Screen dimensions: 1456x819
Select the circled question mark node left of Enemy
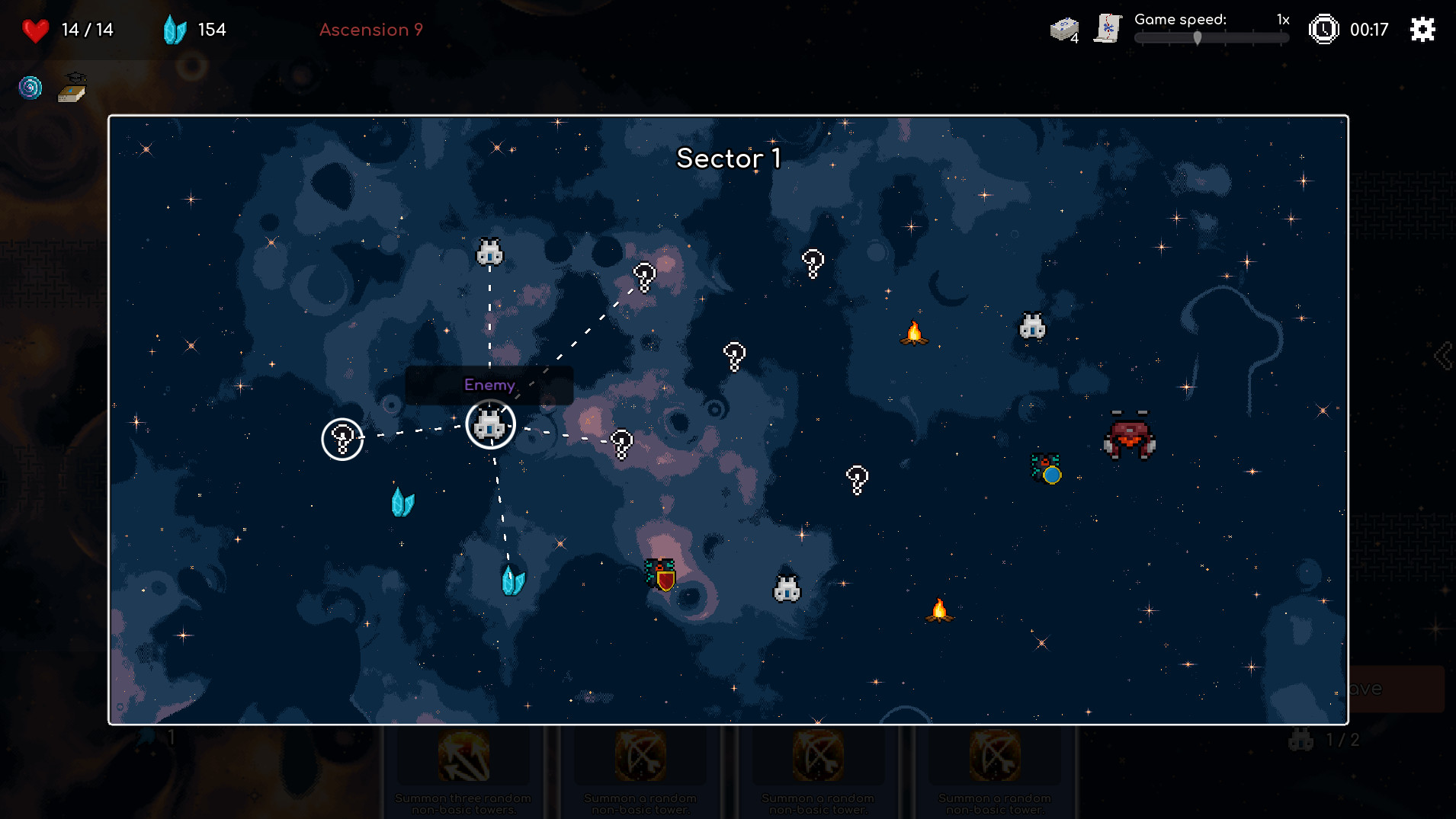click(342, 438)
